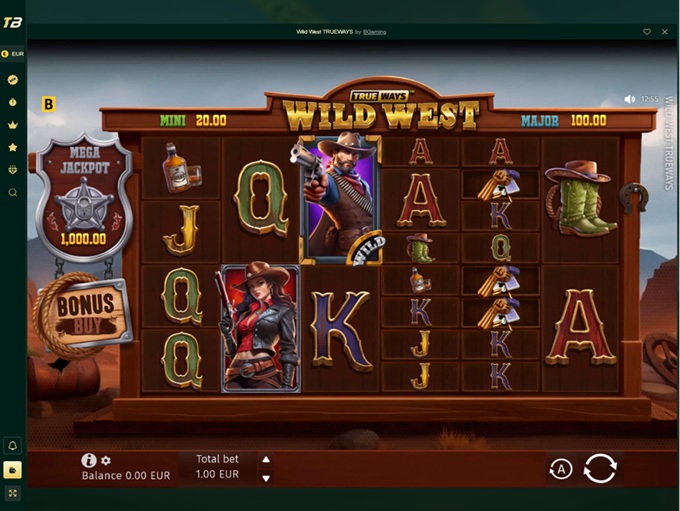Image resolution: width=680 pixels, height=511 pixels.
Task: Open the diamond section in the sidebar
Action: pyautogui.click(x=13, y=170)
